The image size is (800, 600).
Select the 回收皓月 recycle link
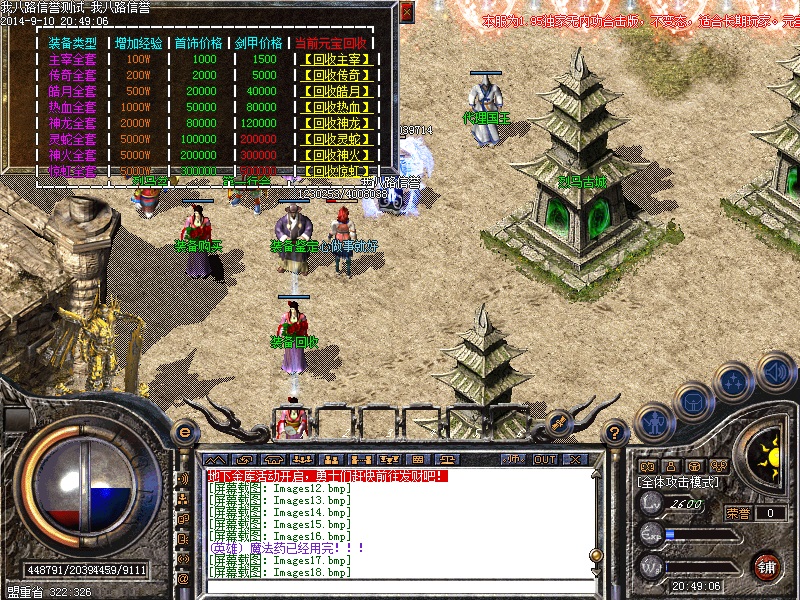tap(333, 91)
